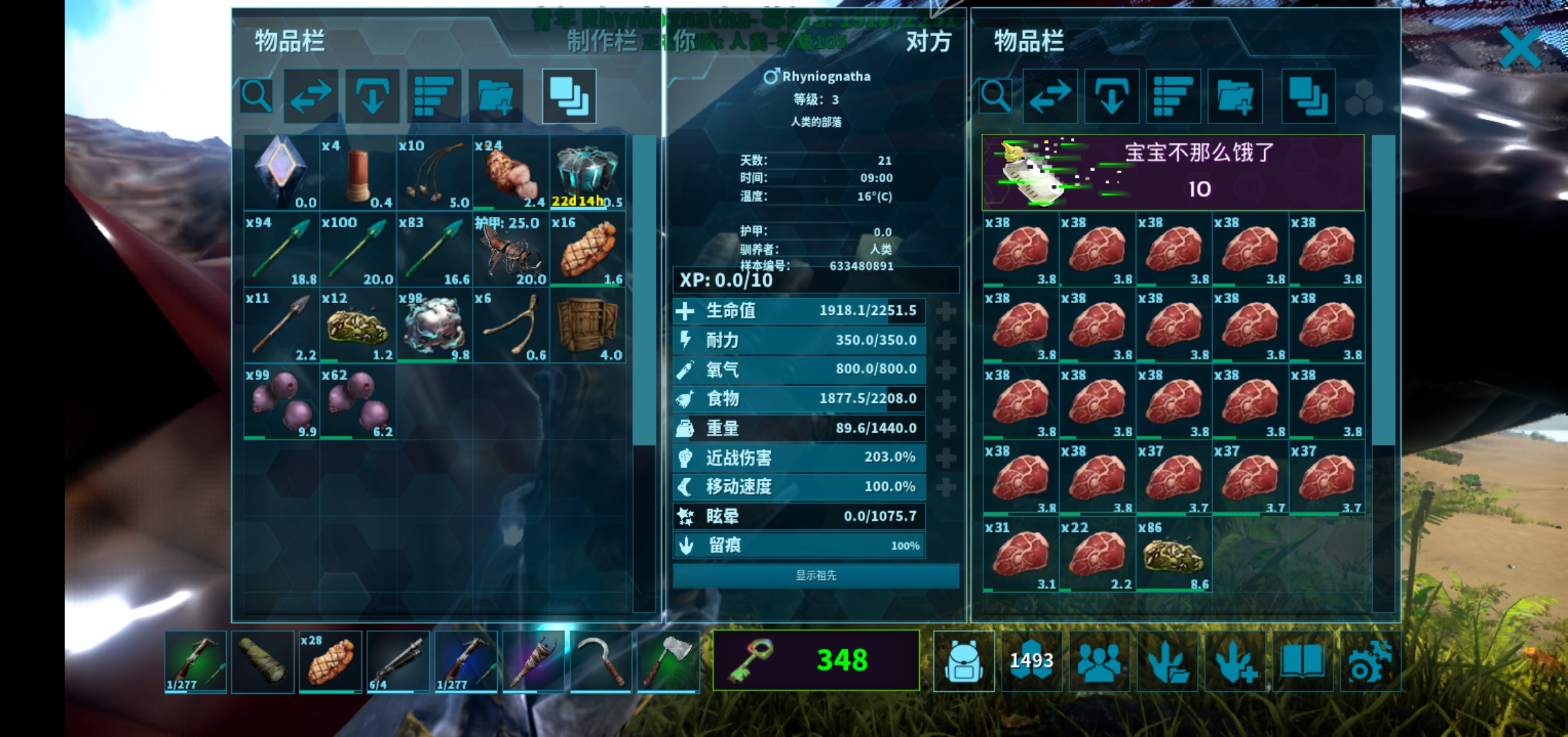
Task: Select the x28 cooked meat hotbar slot
Action: [x=330, y=661]
